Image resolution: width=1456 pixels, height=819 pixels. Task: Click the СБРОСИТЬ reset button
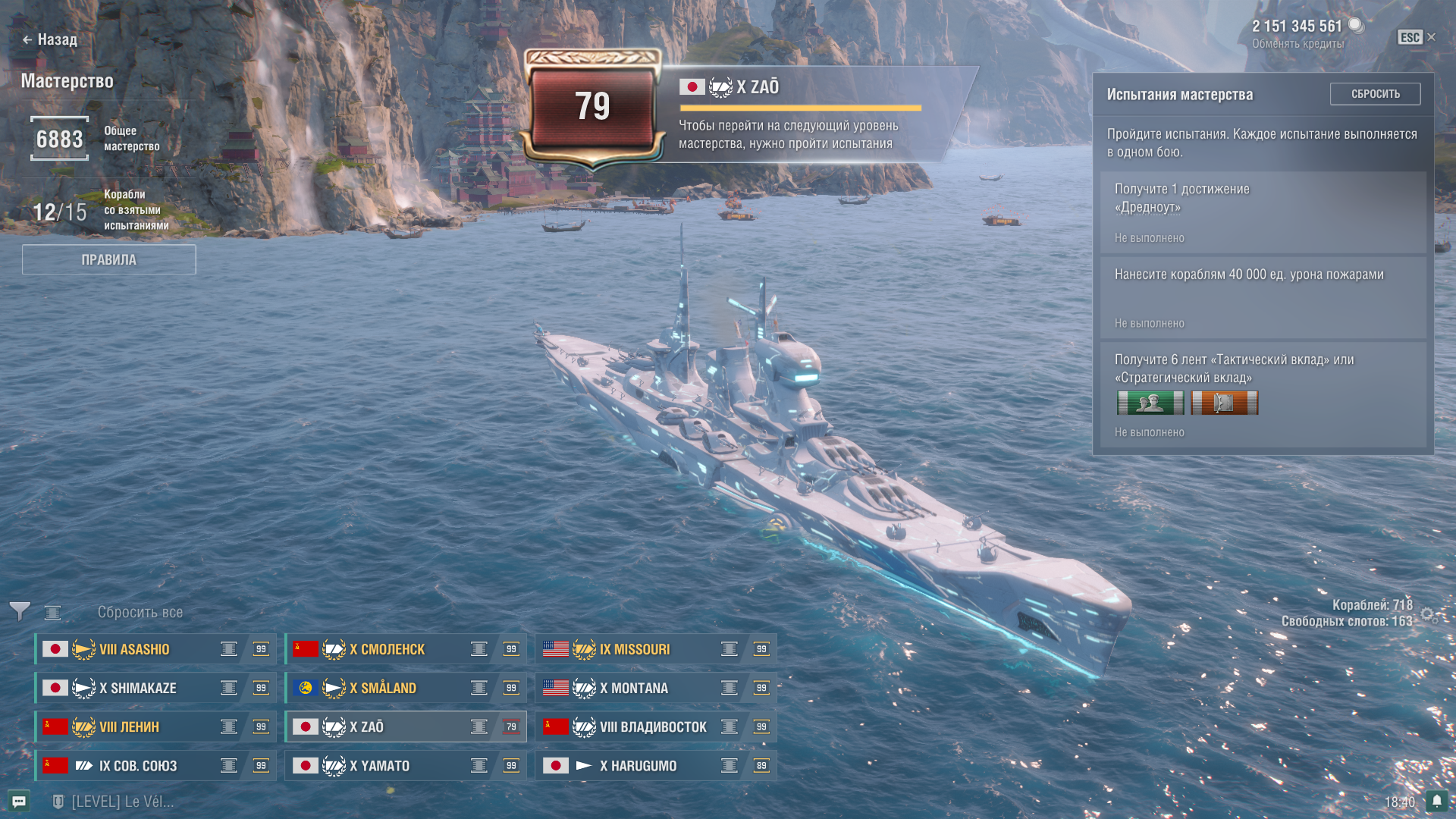click(x=1375, y=94)
